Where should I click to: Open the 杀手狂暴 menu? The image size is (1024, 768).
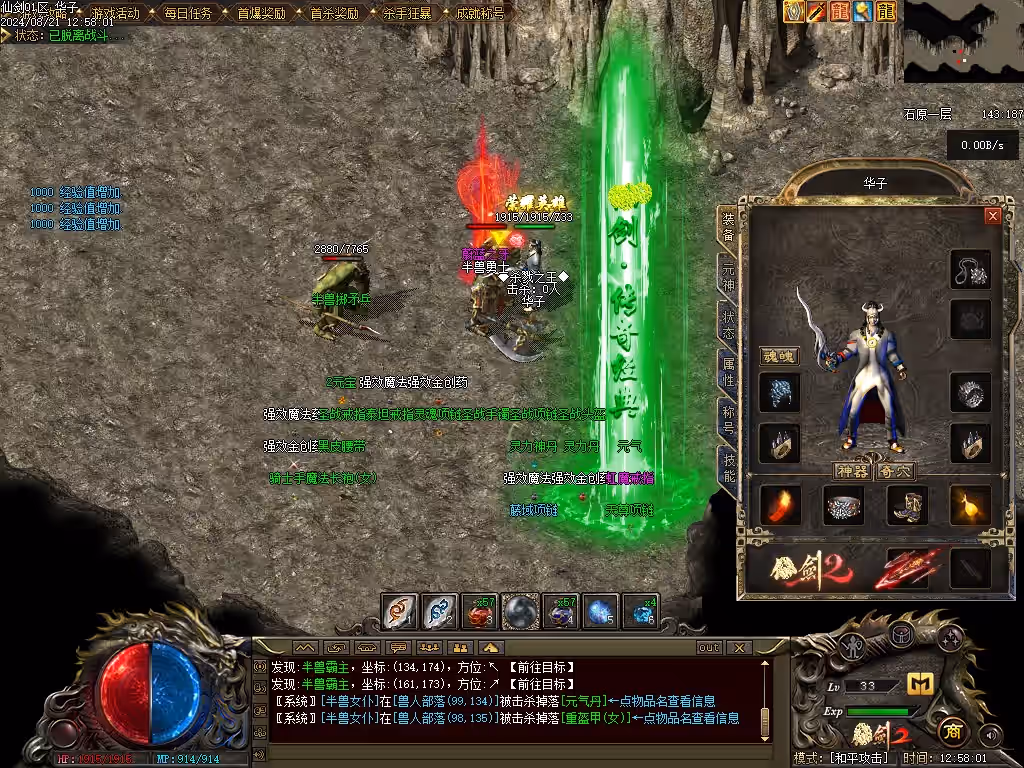[x=406, y=13]
